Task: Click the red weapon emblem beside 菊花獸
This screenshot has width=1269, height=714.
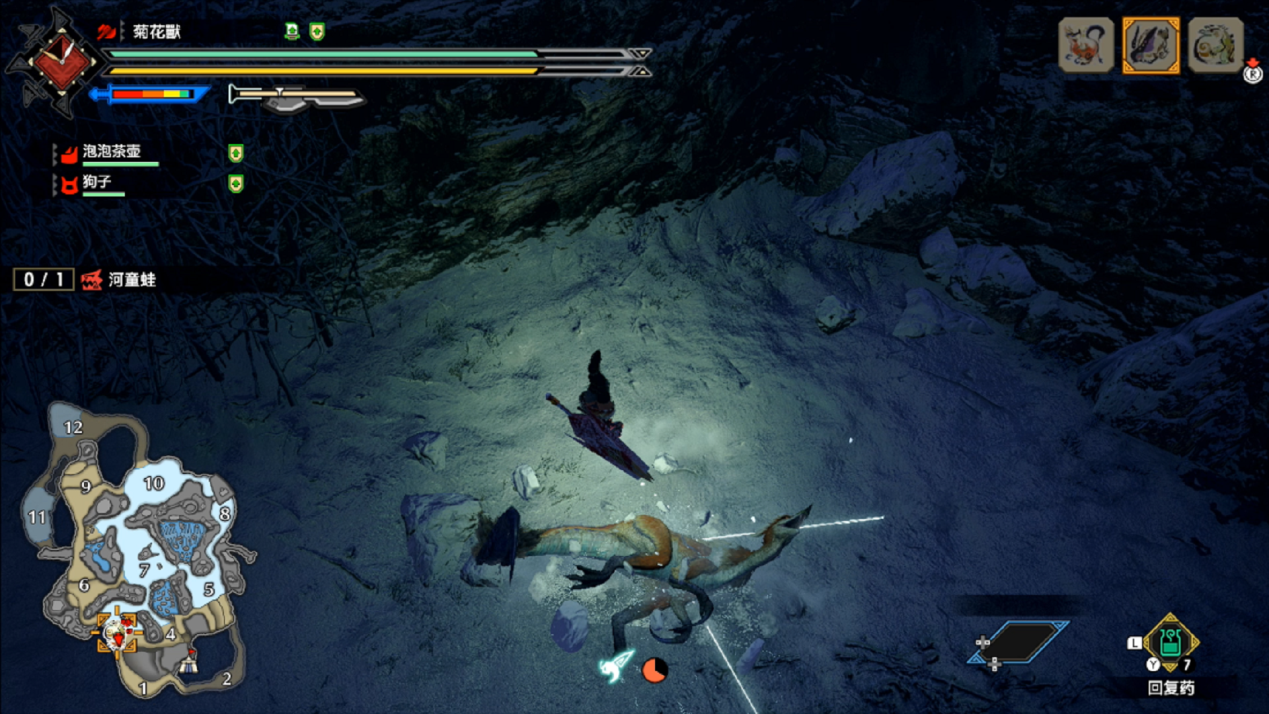Action: 62,61
